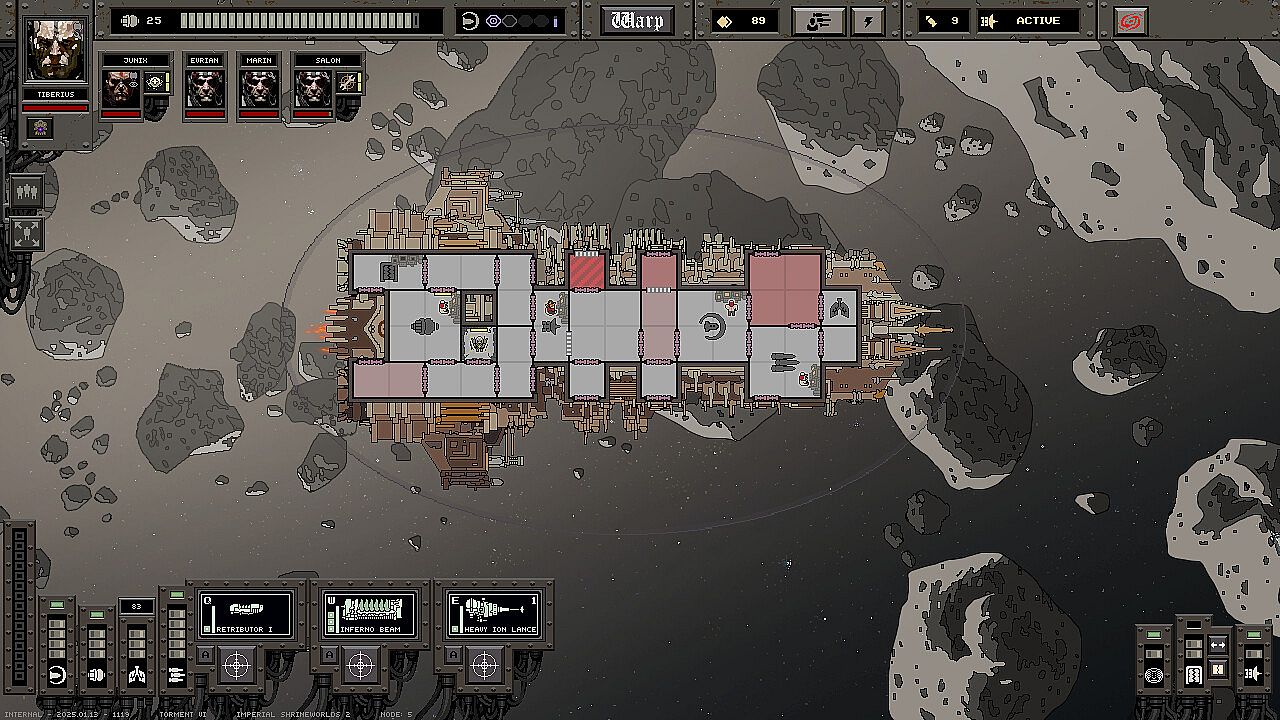
Task: Target with Inferno Beam crosshair button
Action: pyautogui.click(x=361, y=664)
